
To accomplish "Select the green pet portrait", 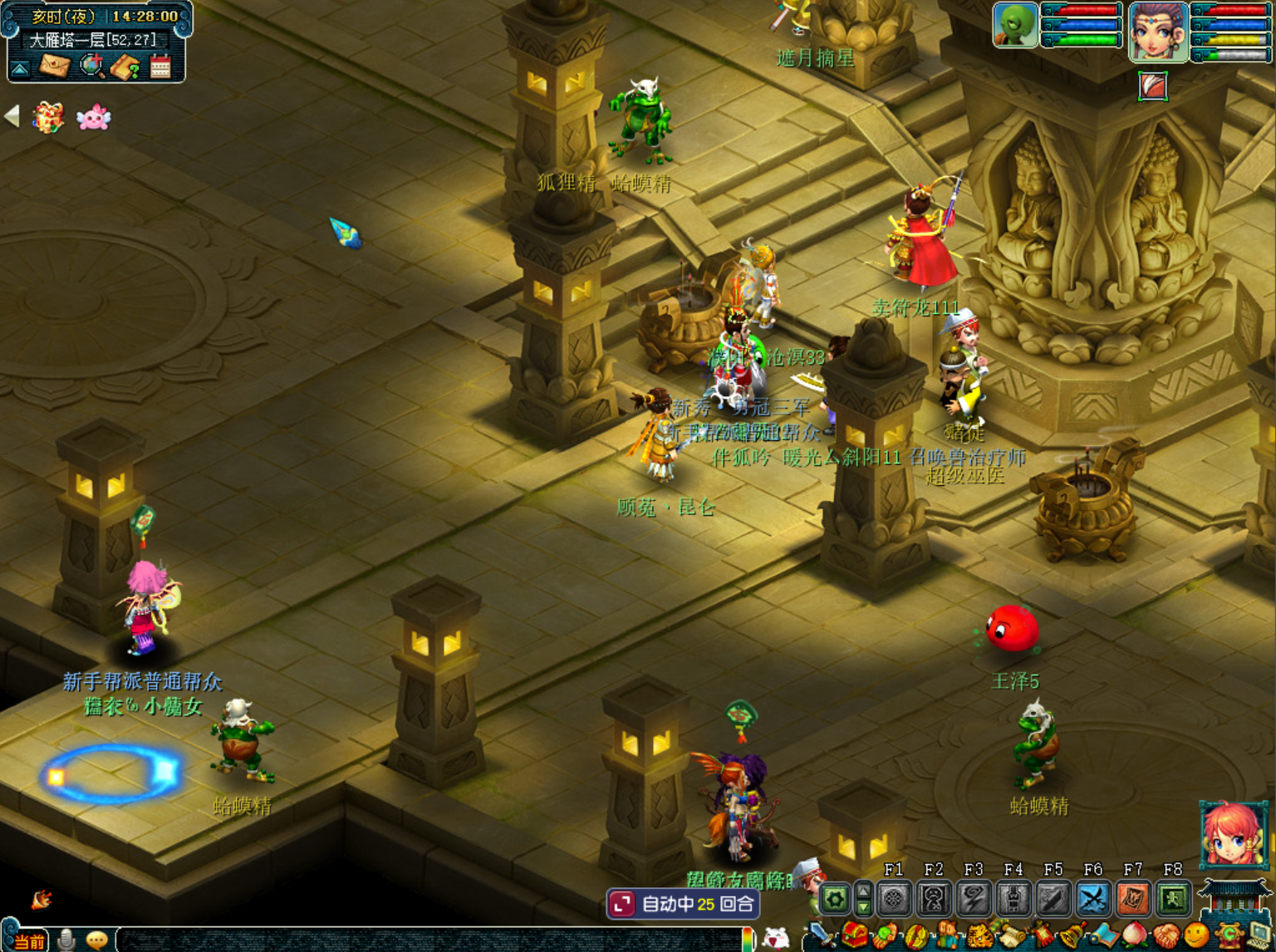I will (1015, 25).
